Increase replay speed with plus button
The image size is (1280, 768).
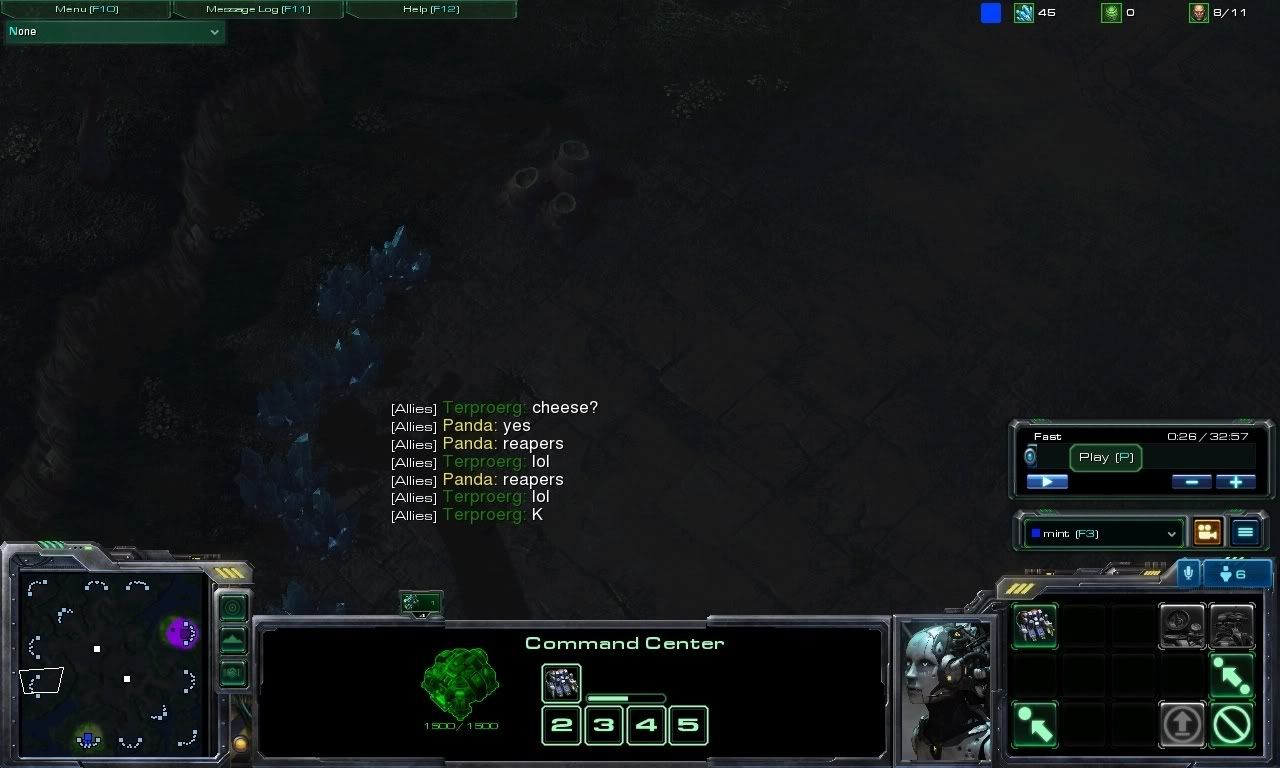[x=1236, y=482]
